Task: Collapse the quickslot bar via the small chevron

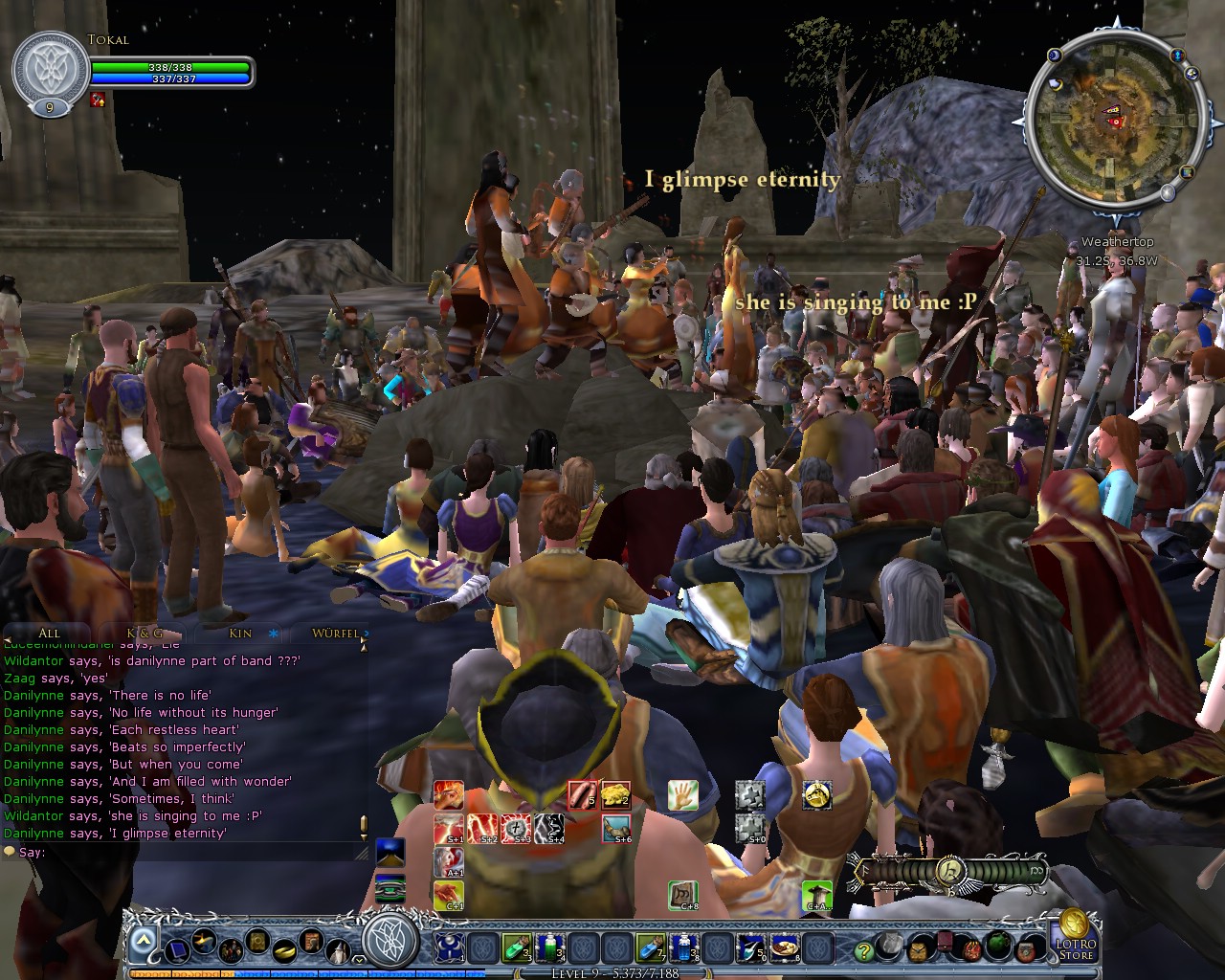Action: 358,959
